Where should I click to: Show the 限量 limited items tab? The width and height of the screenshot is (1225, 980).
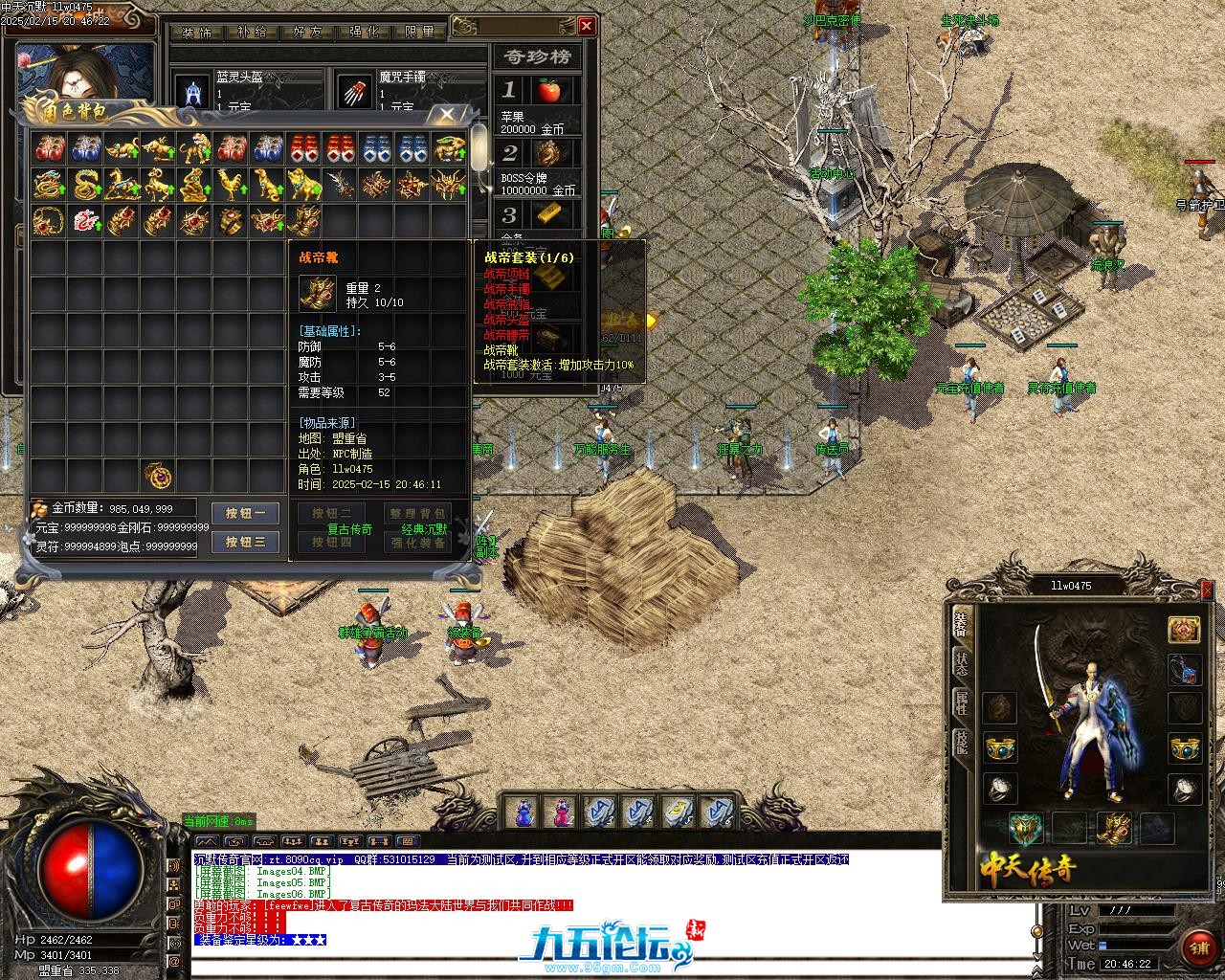[419, 32]
